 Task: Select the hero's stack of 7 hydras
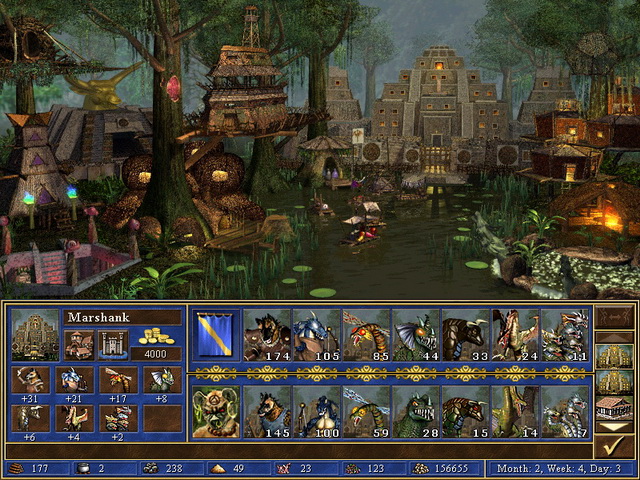565,411
